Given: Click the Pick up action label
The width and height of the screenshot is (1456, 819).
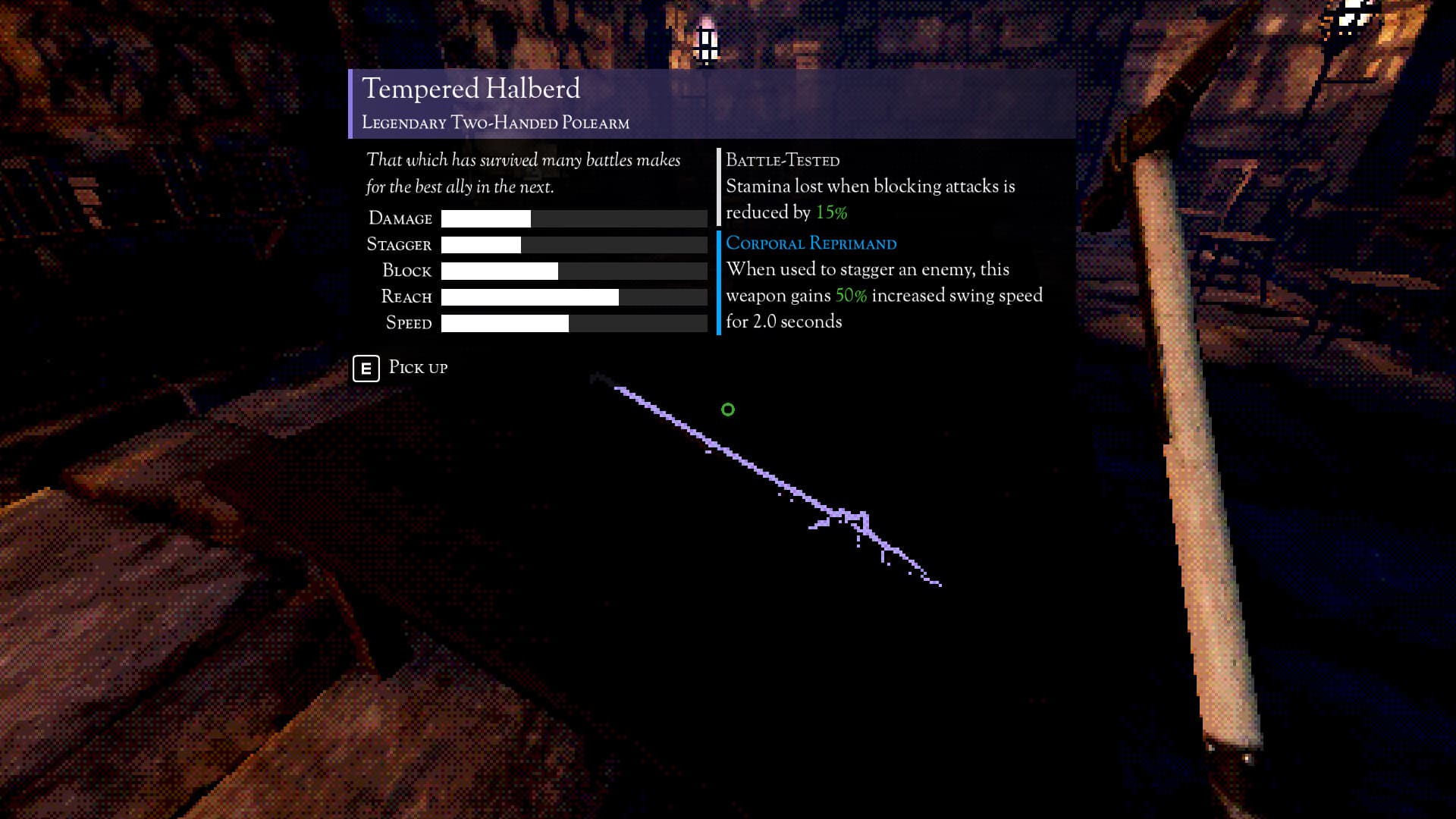Looking at the screenshot, I should point(416,368).
